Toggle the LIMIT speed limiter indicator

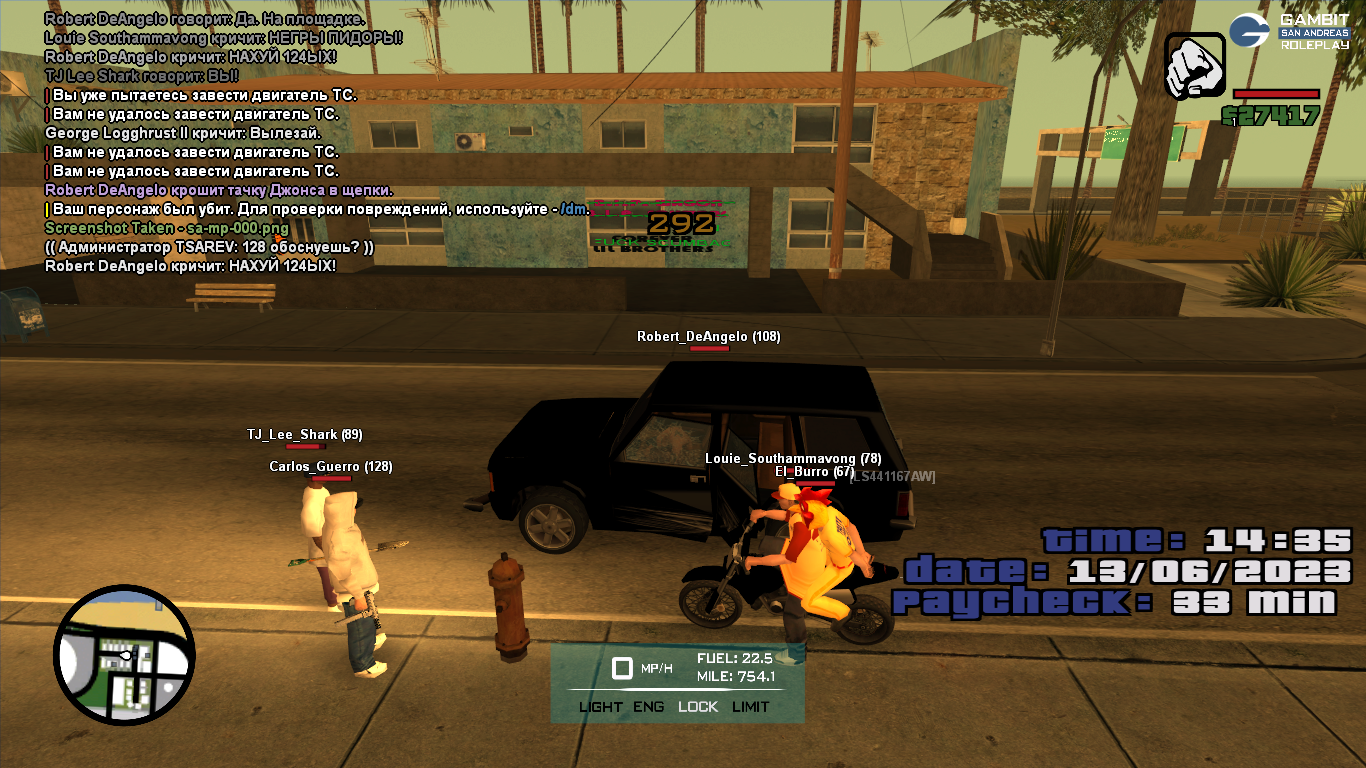pyautogui.click(x=750, y=706)
